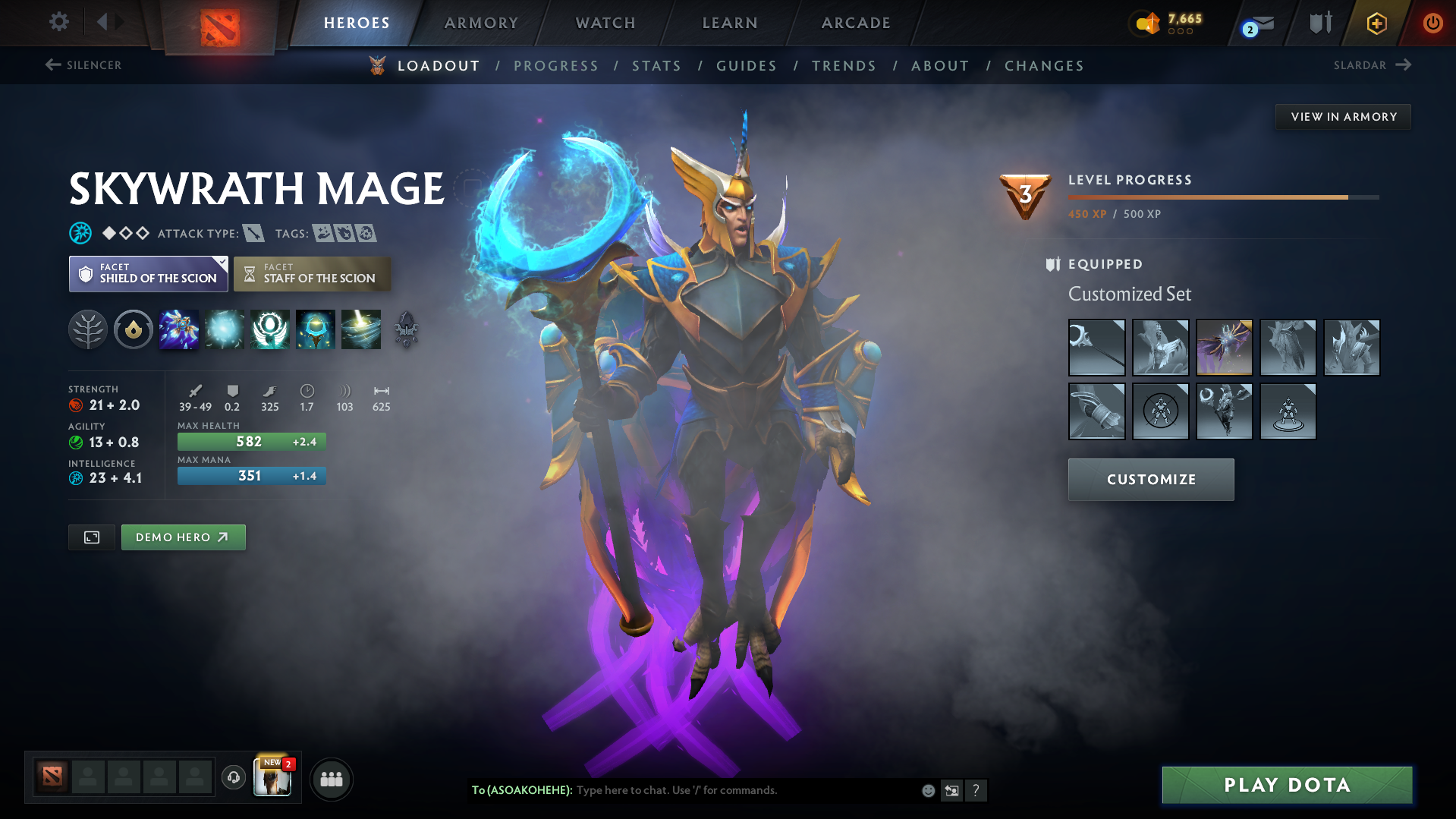
Task: Open the GUIDES section
Action: [x=746, y=66]
